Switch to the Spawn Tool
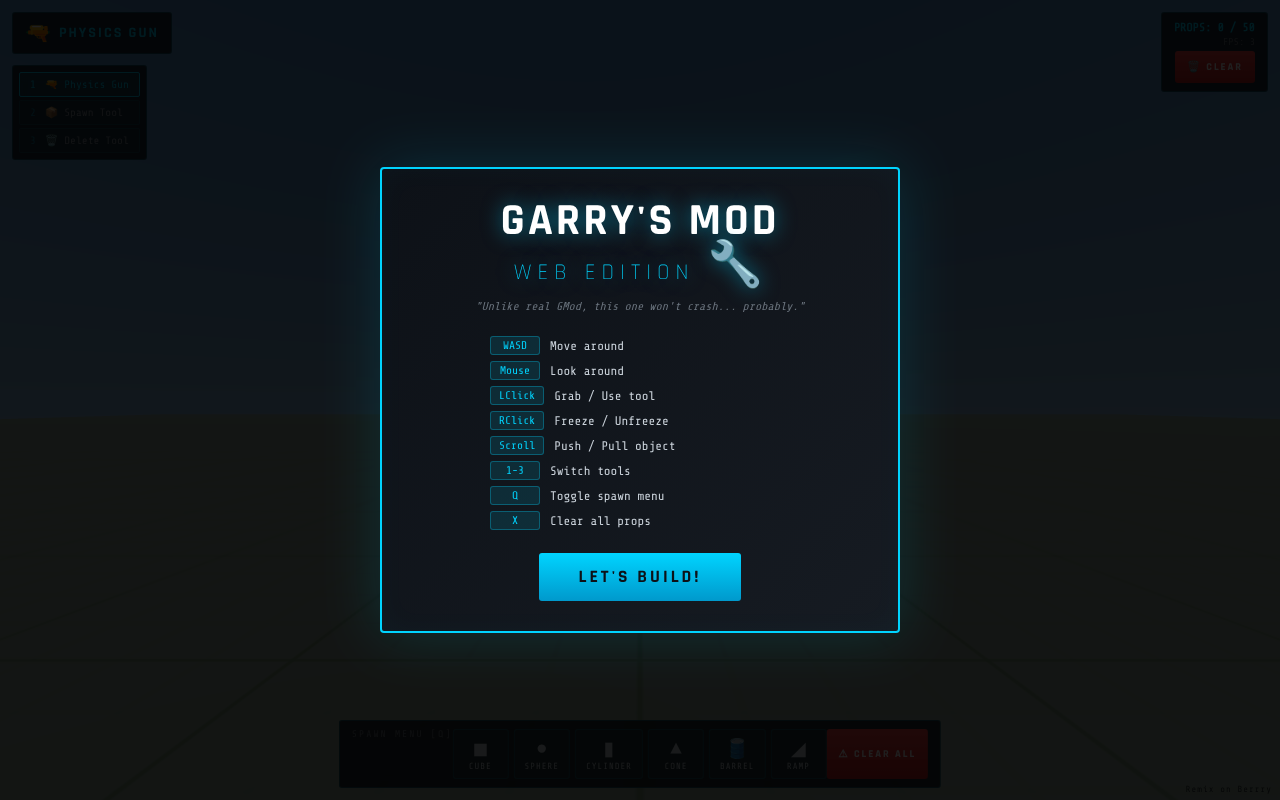The image size is (1280, 800). (x=79, y=112)
